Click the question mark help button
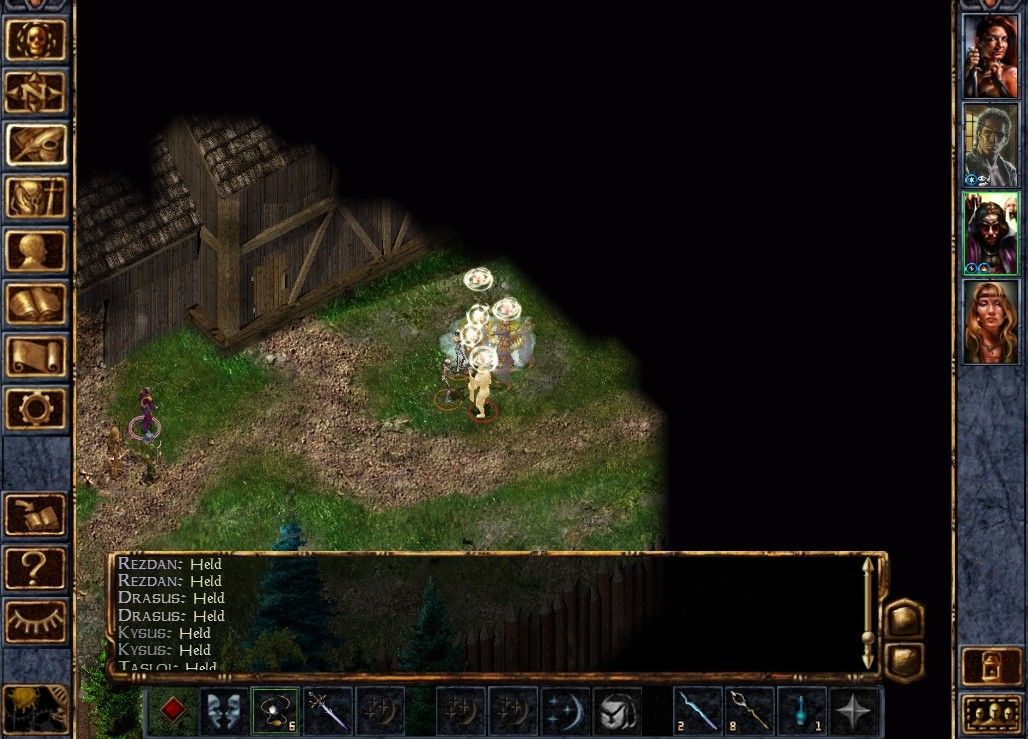The height and width of the screenshot is (739, 1028). pos(36,568)
